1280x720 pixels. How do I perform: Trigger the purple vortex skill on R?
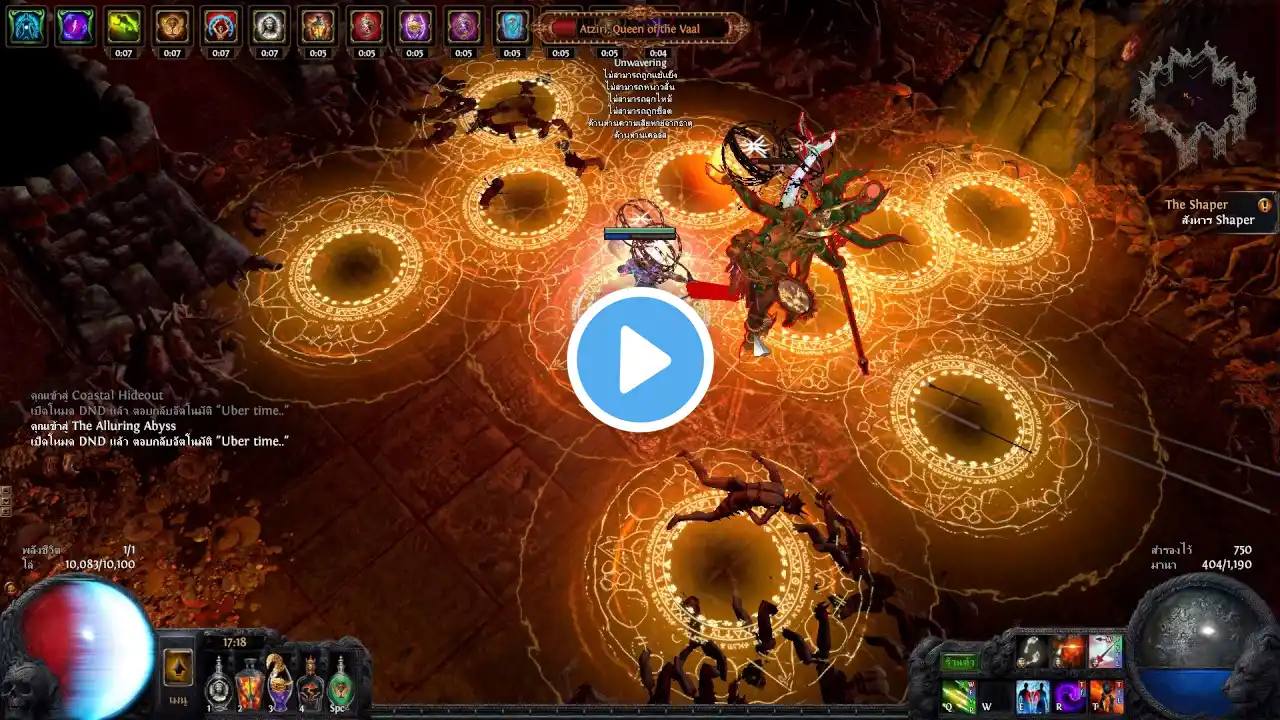tap(1070, 696)
